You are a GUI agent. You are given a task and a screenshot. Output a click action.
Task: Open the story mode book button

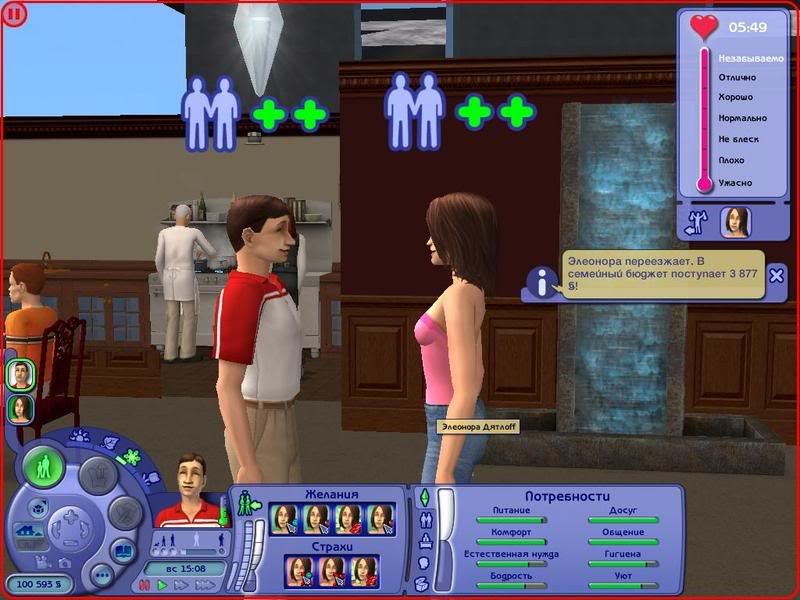123,551
